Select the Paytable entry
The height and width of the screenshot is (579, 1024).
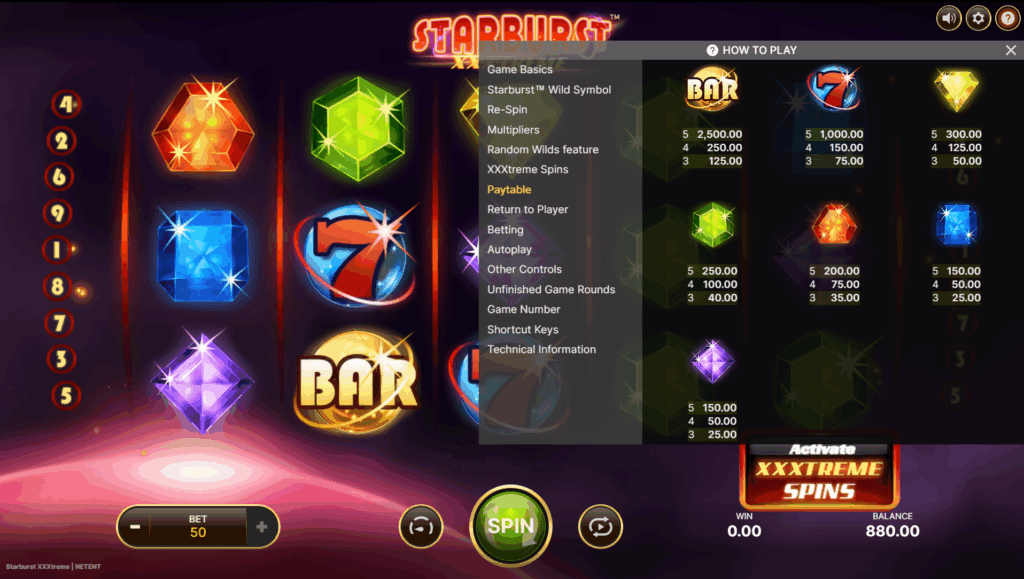click(509, 190)
